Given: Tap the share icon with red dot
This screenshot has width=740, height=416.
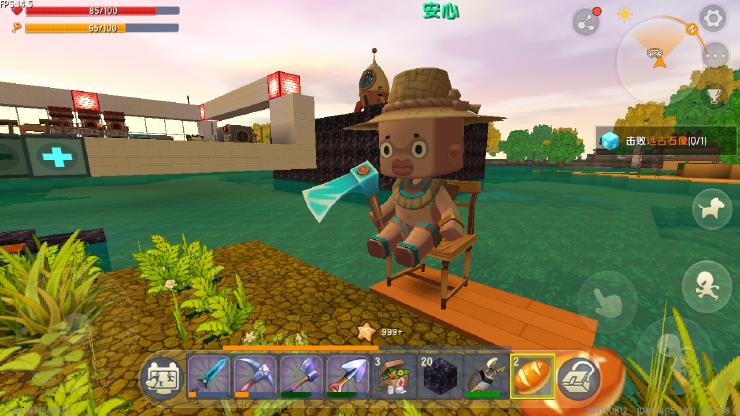Looking at the screenshot, I should 586,21.
